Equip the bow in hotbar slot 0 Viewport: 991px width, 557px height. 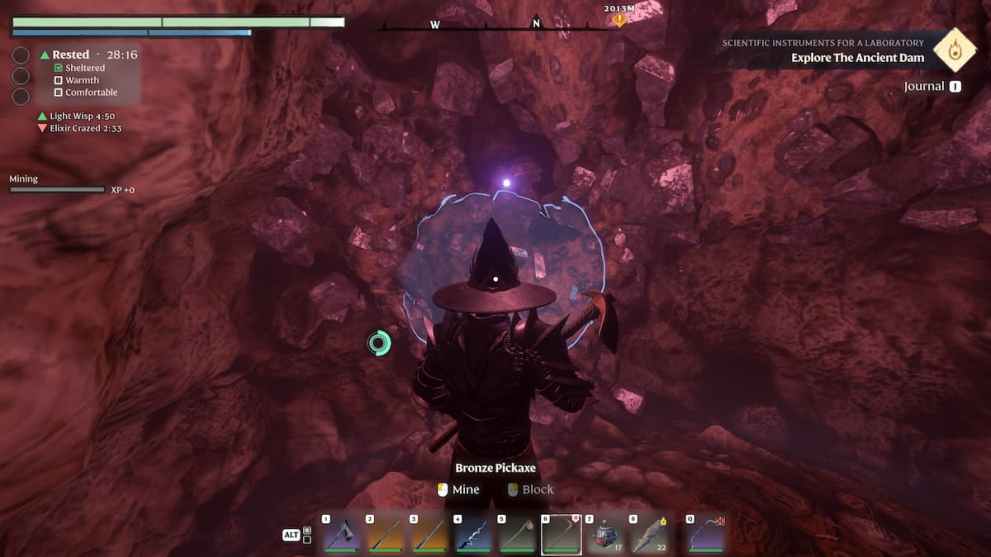pos(705,534)
